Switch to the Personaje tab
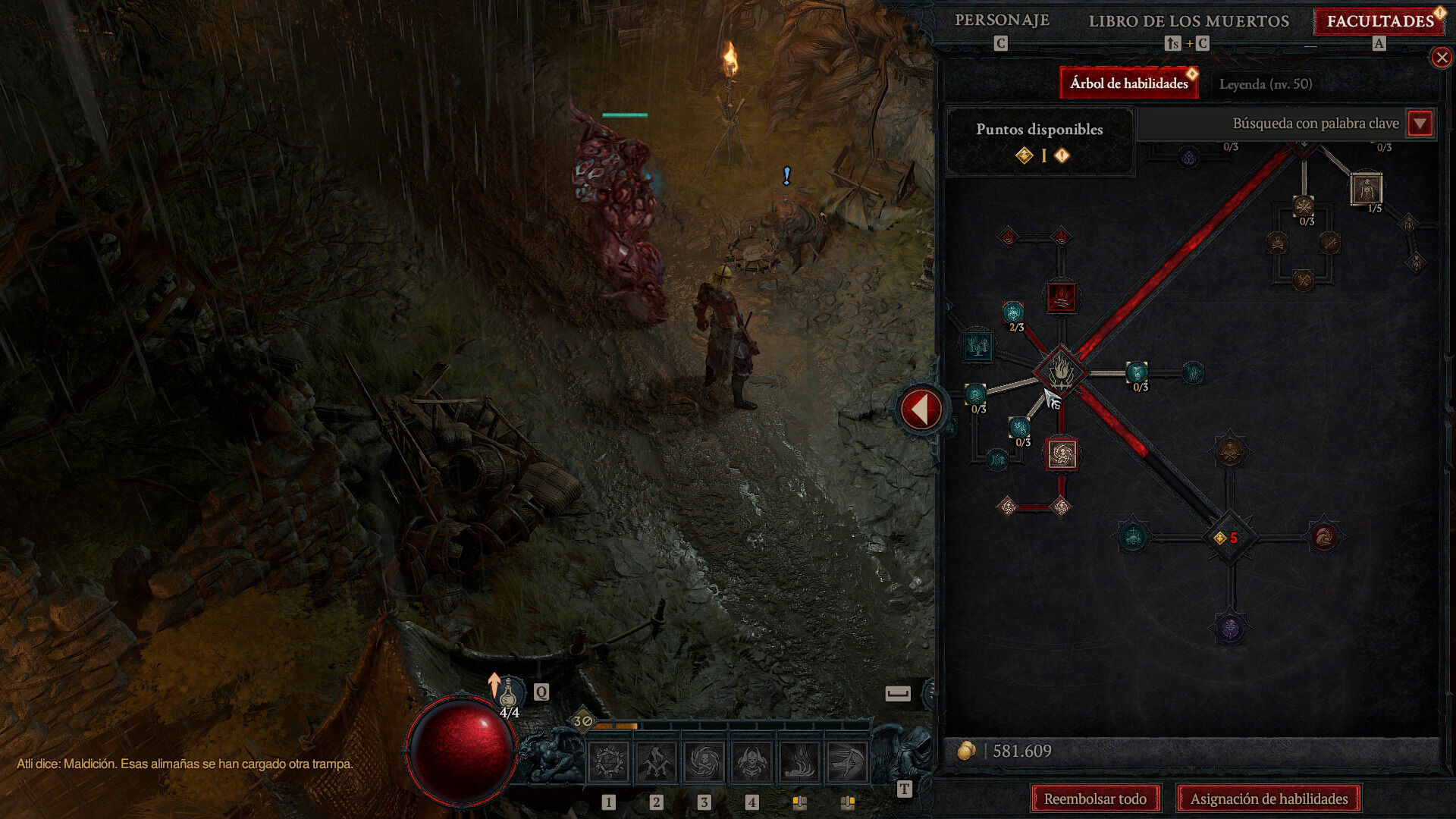1456x819 pixels. [x=1002, y=20]
